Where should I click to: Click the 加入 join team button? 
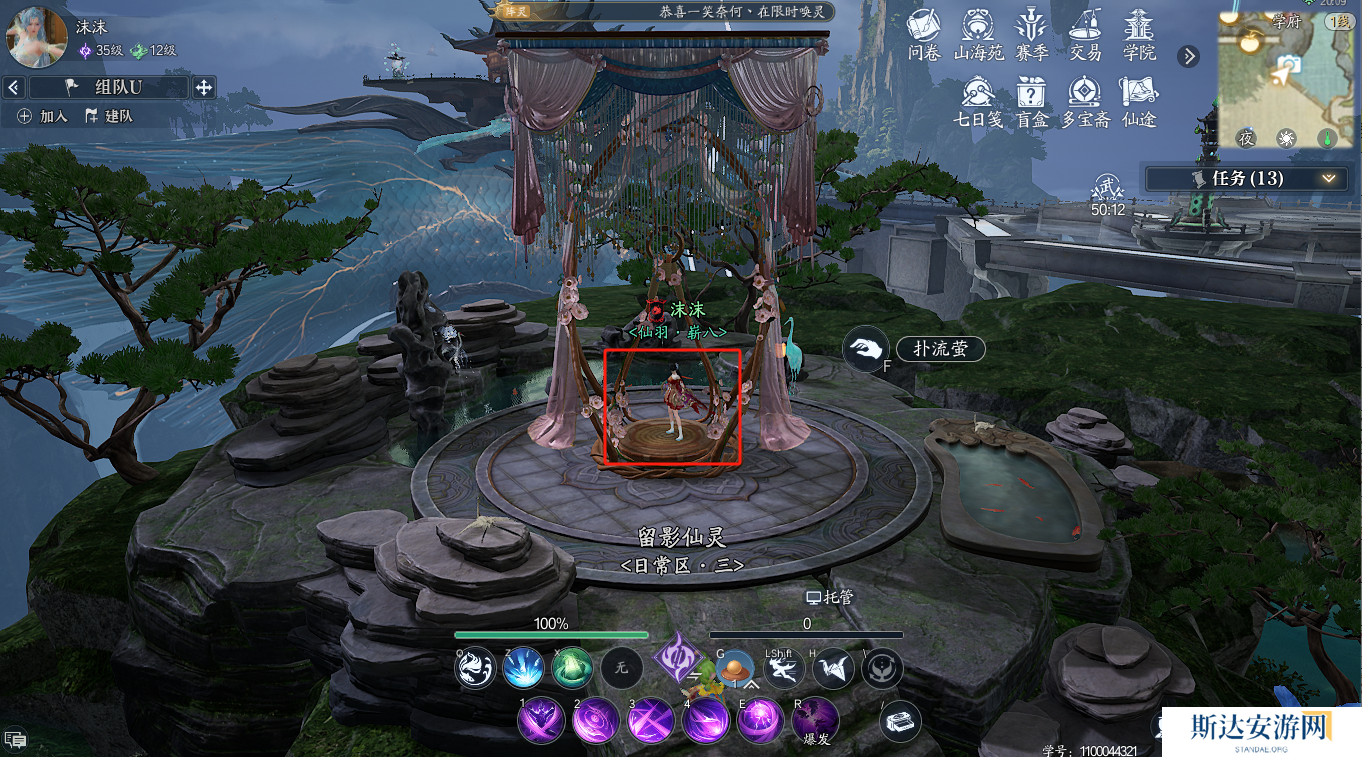point(43,116)
